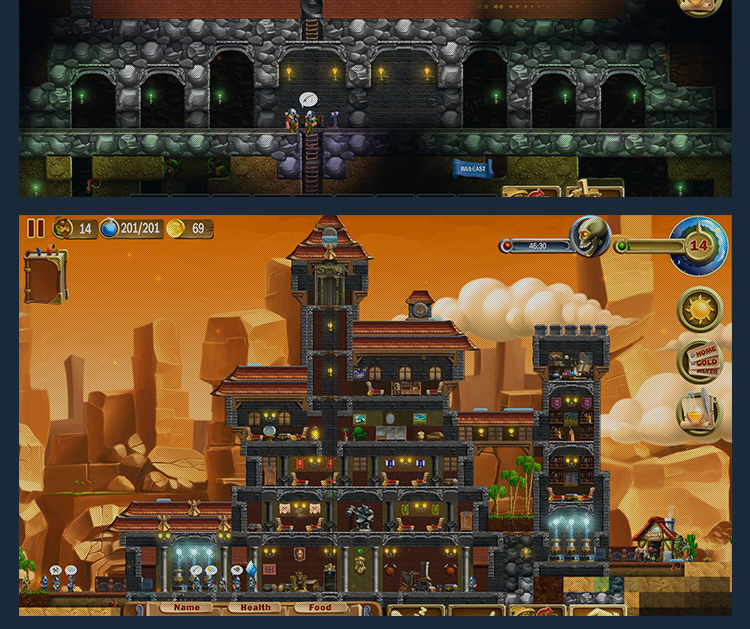750x629 pixels.
Task: Open the potion and quill crafting button
Action: coord(699,411)
